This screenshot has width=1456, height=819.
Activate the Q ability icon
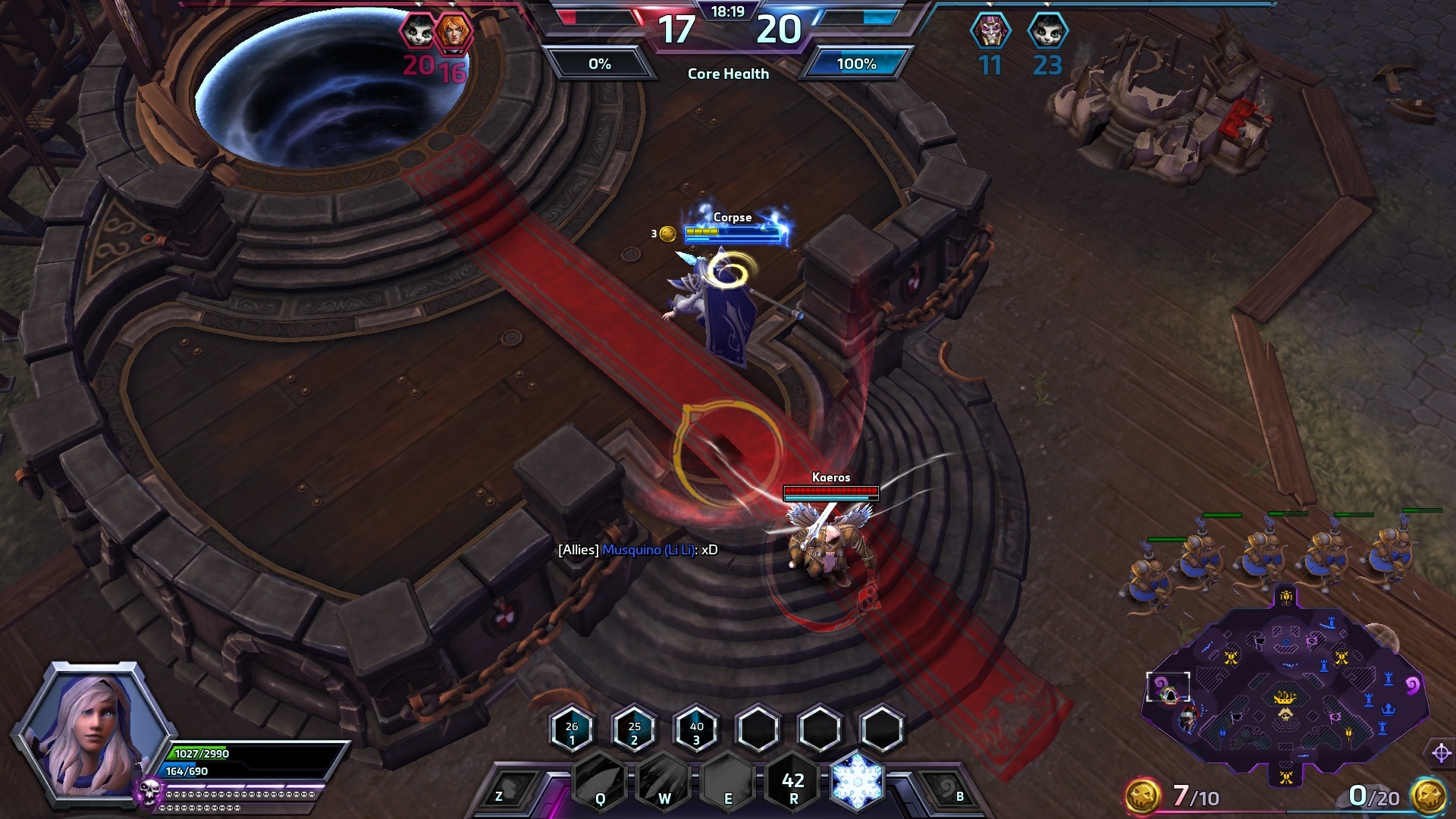600,781
